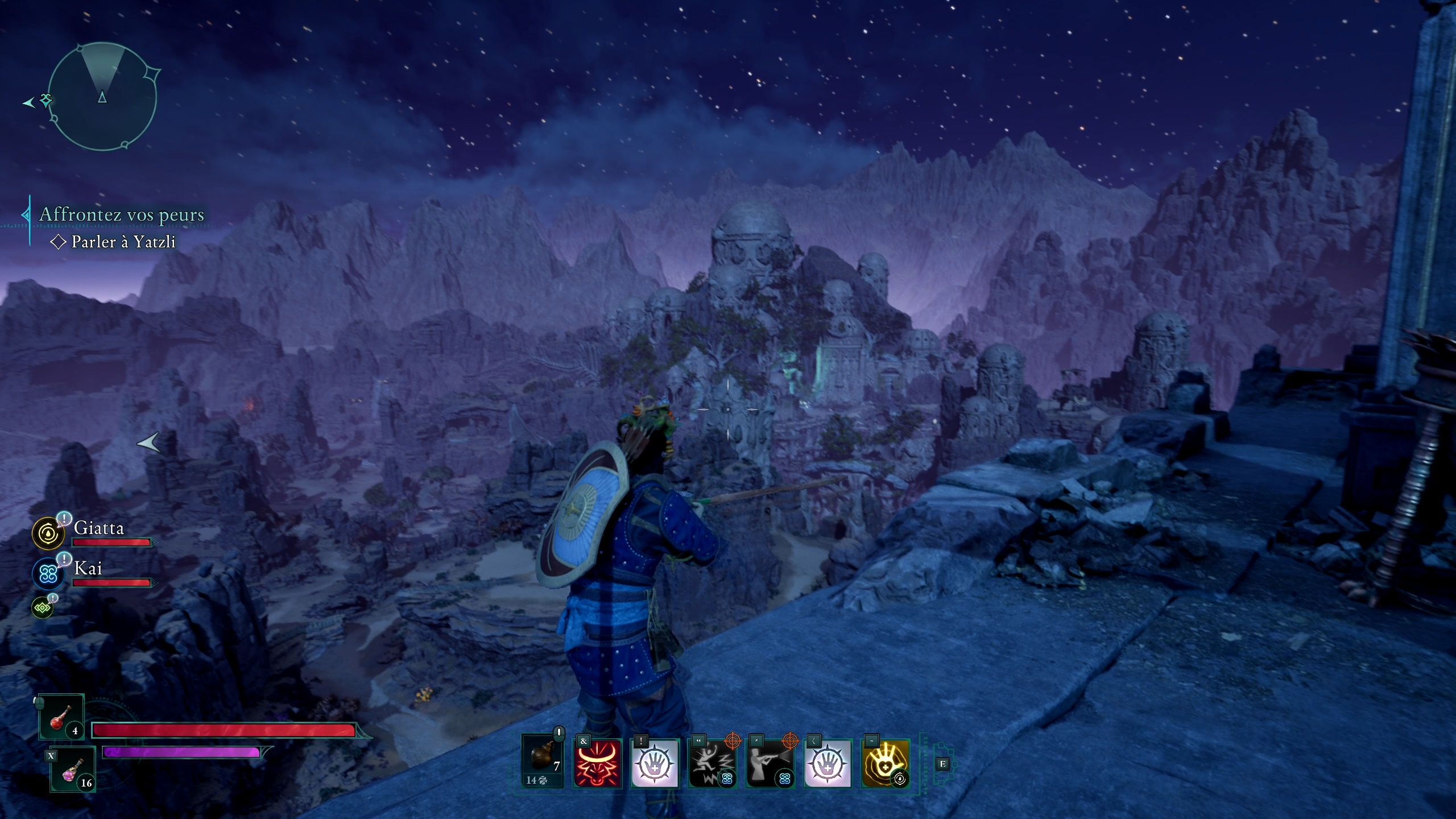The width and height of the screenshot is (1456, 819).
Task: Open the circular minimap
Action: click(102, 97)
